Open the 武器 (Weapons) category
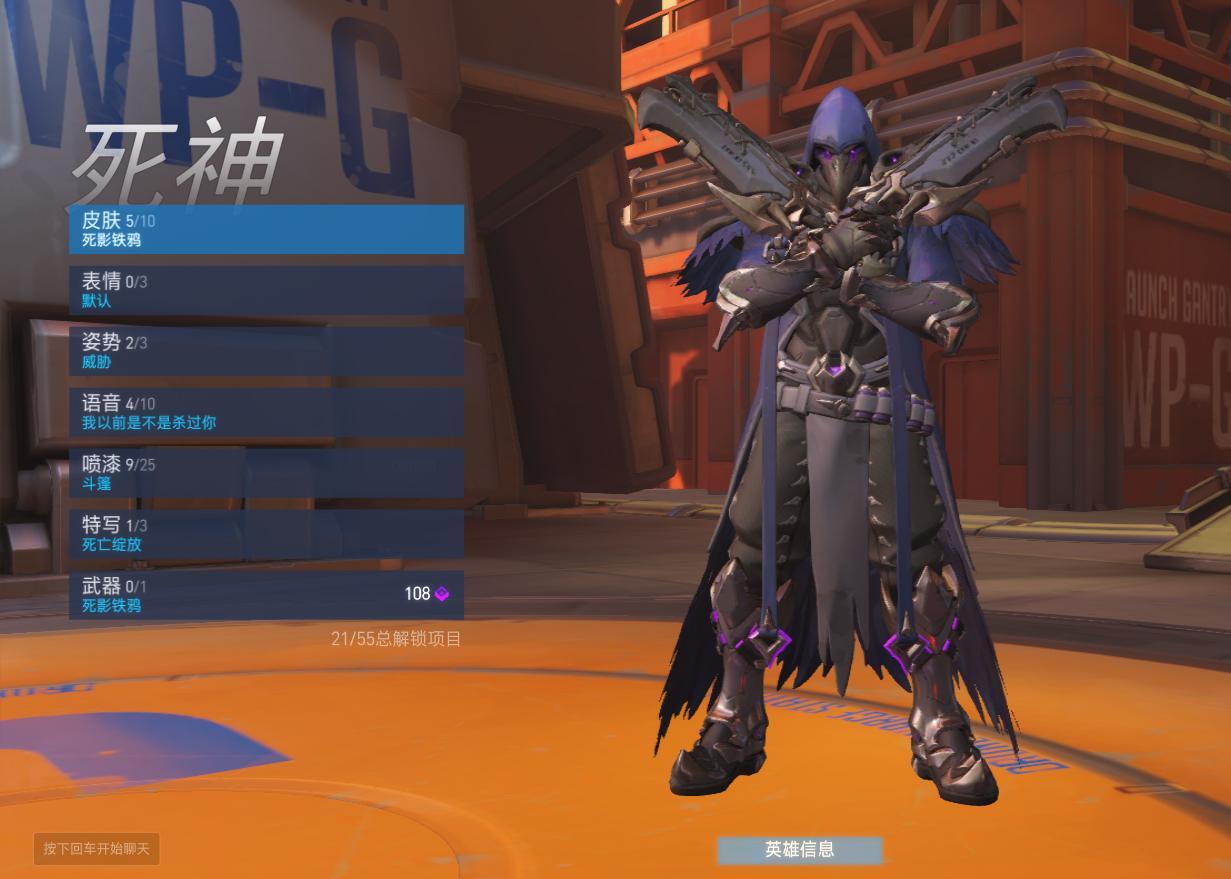The height and width of the screenshot is (879, 1231). 266,595
